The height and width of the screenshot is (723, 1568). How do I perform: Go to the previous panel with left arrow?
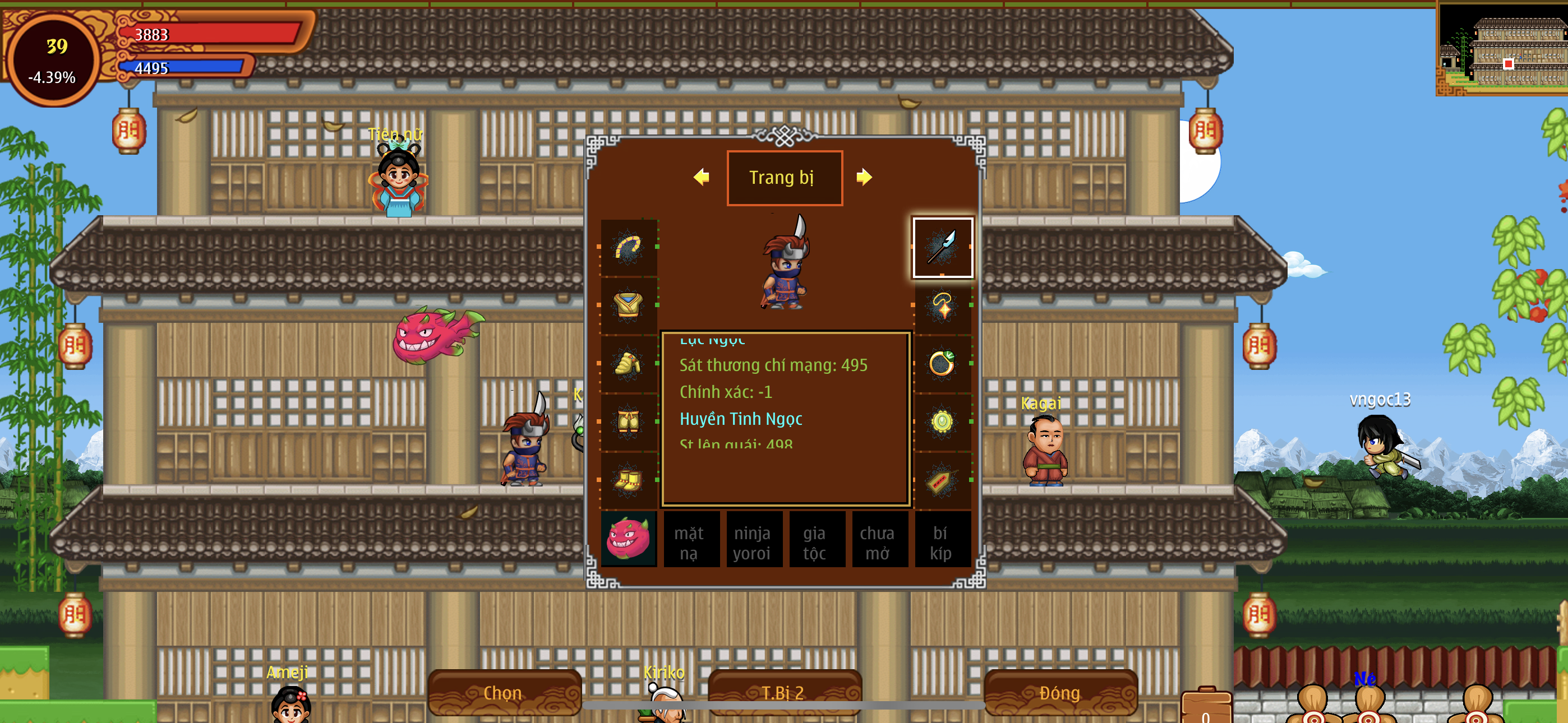pos(701,177)
